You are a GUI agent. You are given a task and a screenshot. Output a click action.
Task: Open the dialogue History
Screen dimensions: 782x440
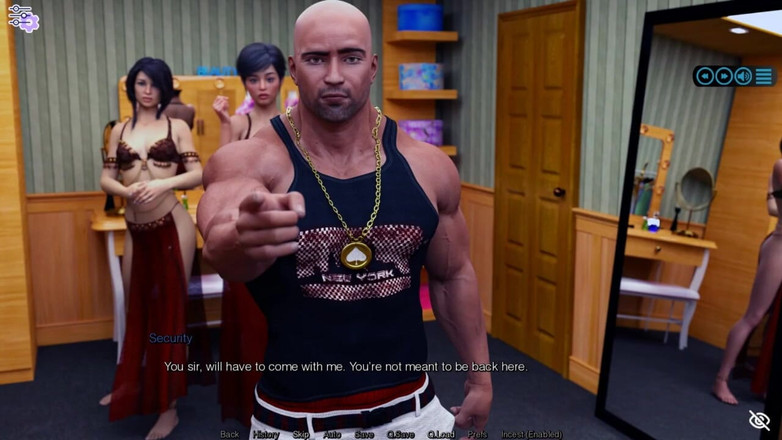[266, 435]
